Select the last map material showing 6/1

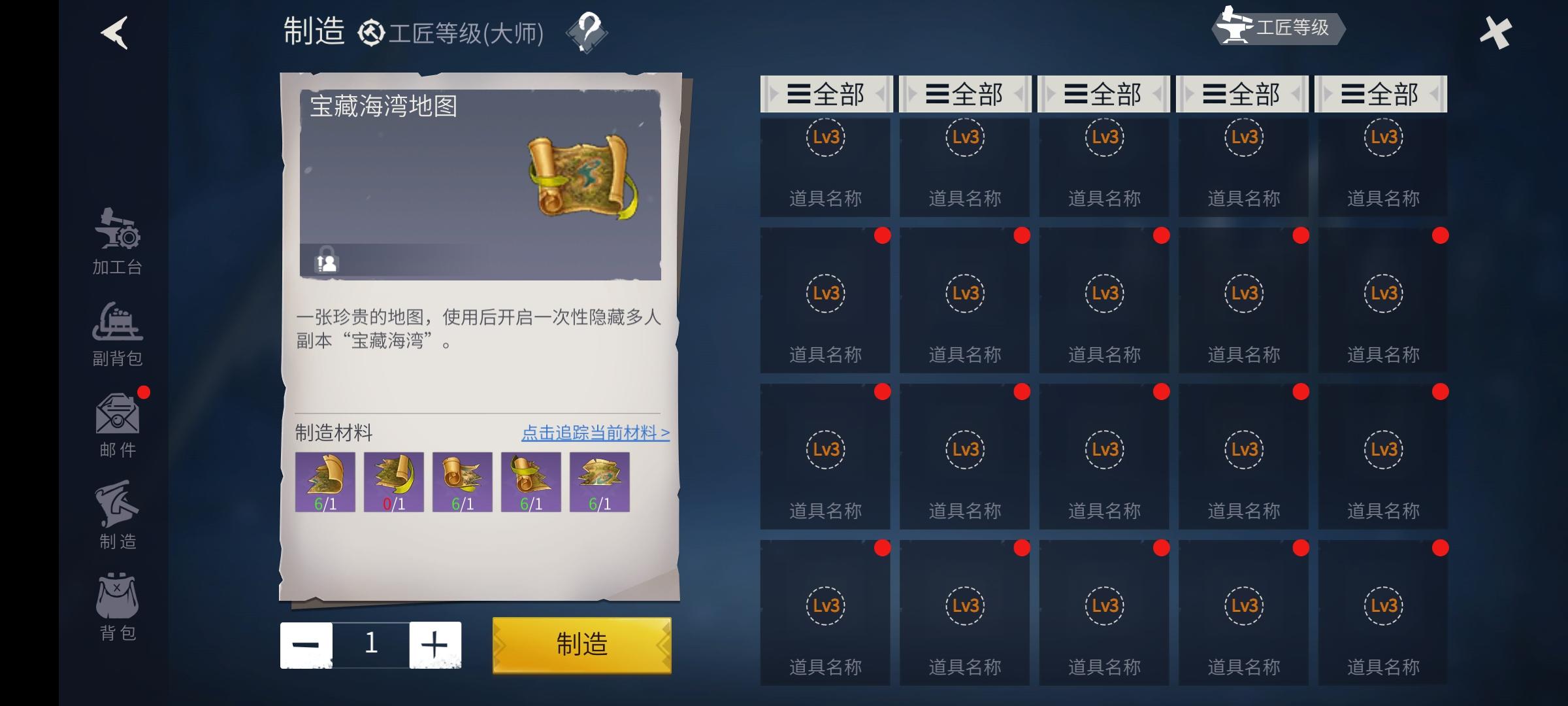pos(600,482)
